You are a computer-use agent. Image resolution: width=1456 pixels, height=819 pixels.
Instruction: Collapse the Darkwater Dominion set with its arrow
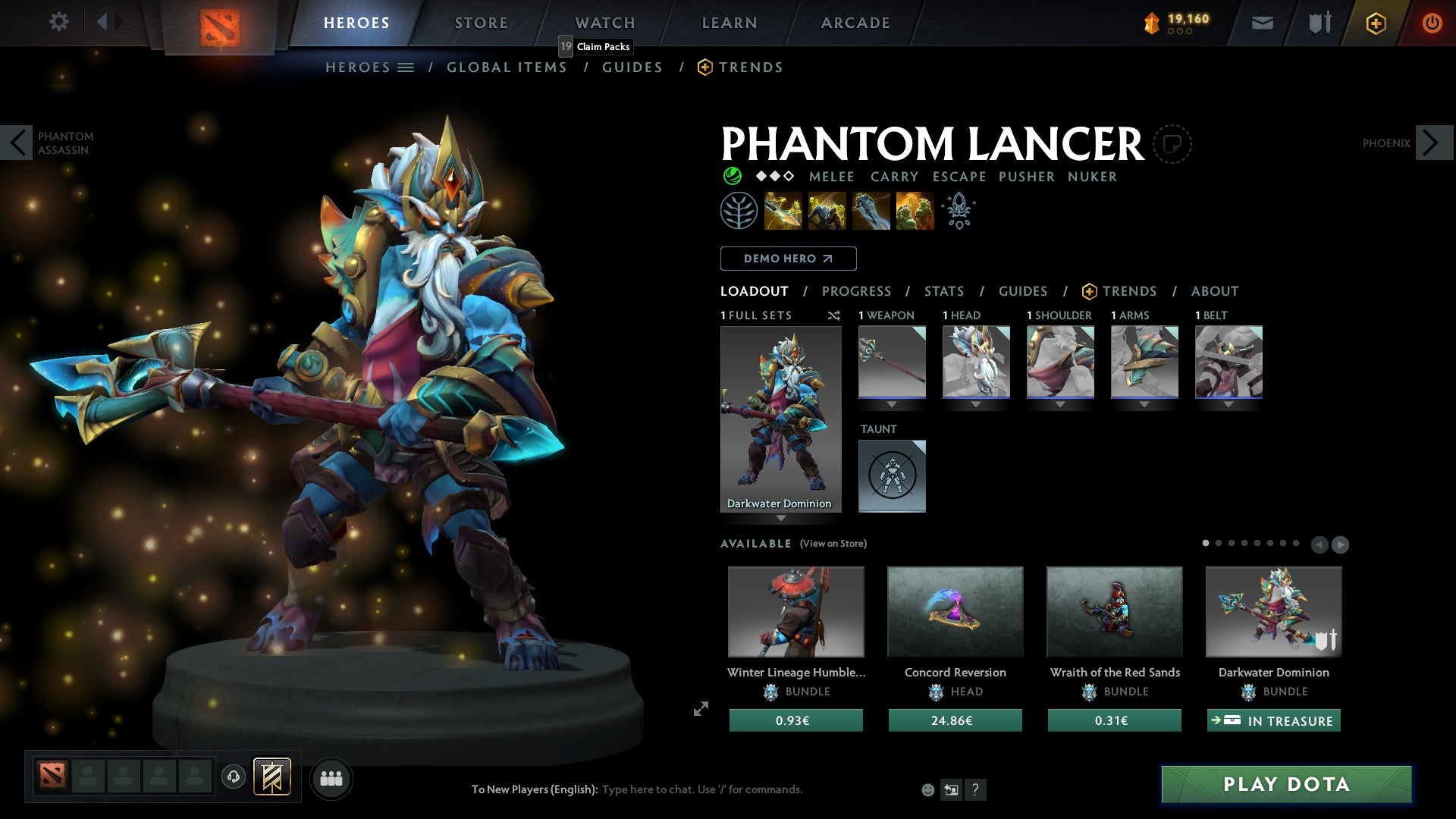[781, 519]
